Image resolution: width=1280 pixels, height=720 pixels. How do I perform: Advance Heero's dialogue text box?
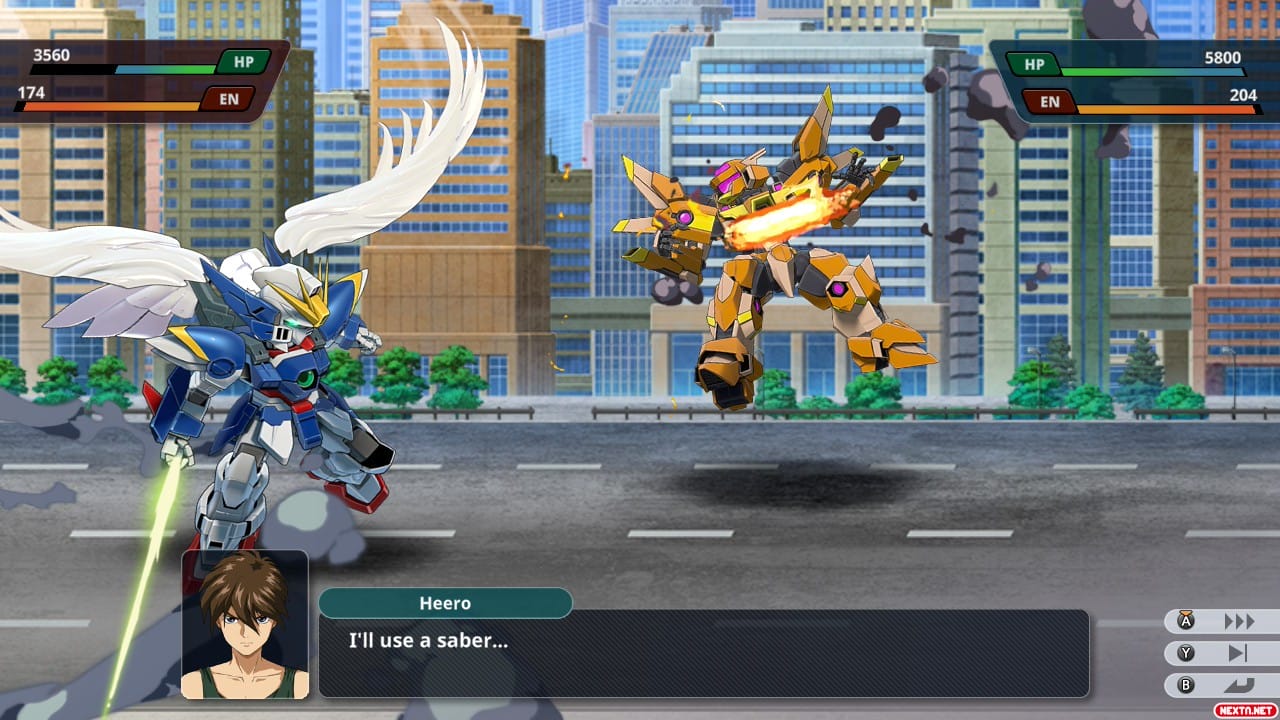pos(703,653)
